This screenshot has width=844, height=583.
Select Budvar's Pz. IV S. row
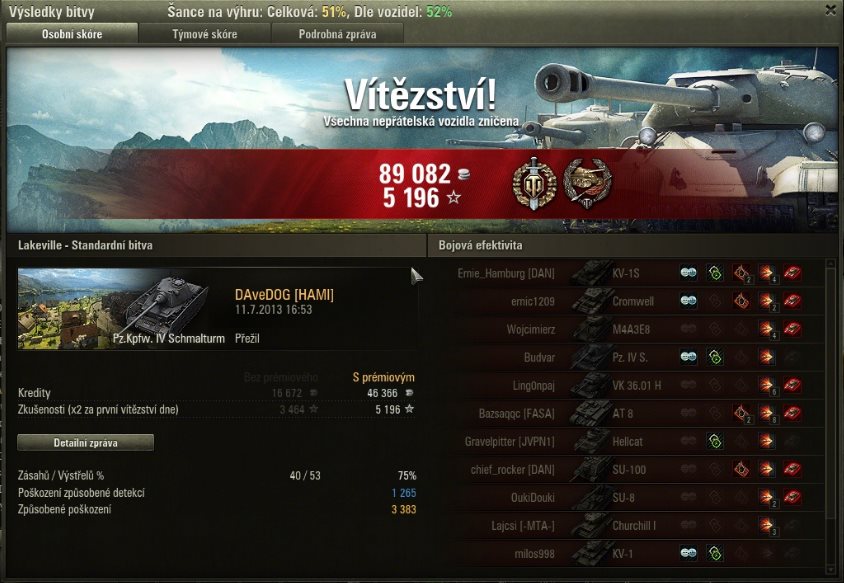pyautogui.click(x=630, y=356)
